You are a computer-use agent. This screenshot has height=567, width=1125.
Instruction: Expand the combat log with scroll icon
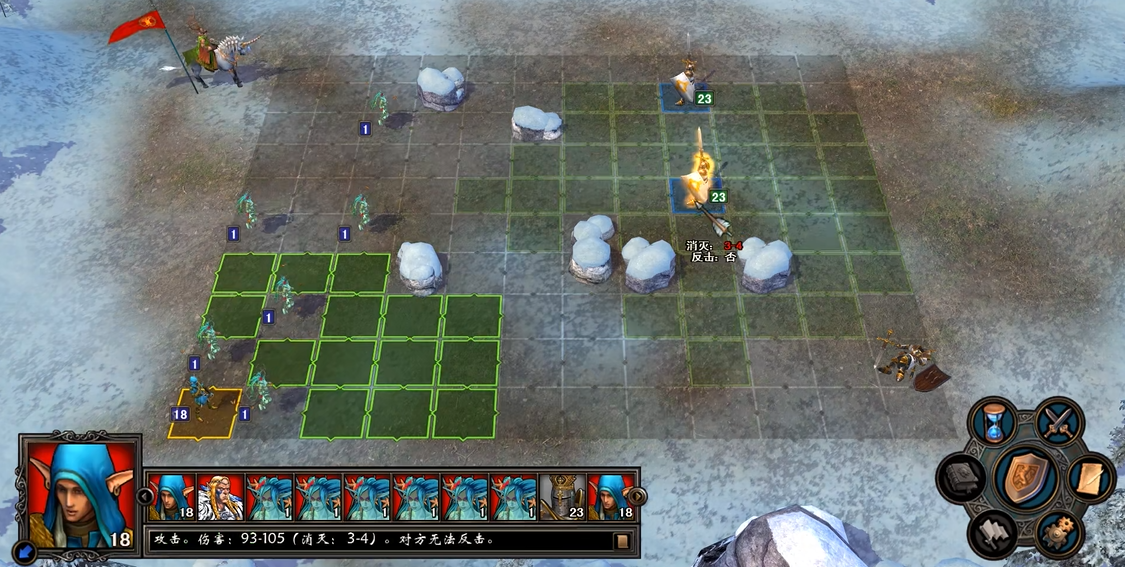tap(622, 541)
